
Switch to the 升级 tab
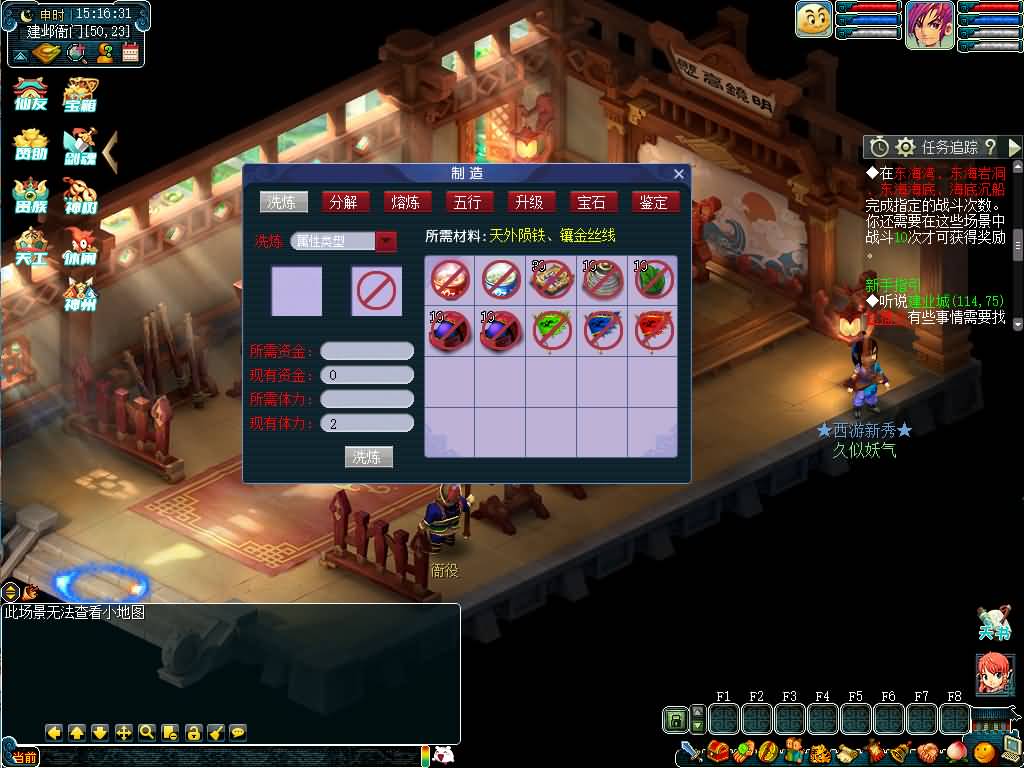(529, 202)
